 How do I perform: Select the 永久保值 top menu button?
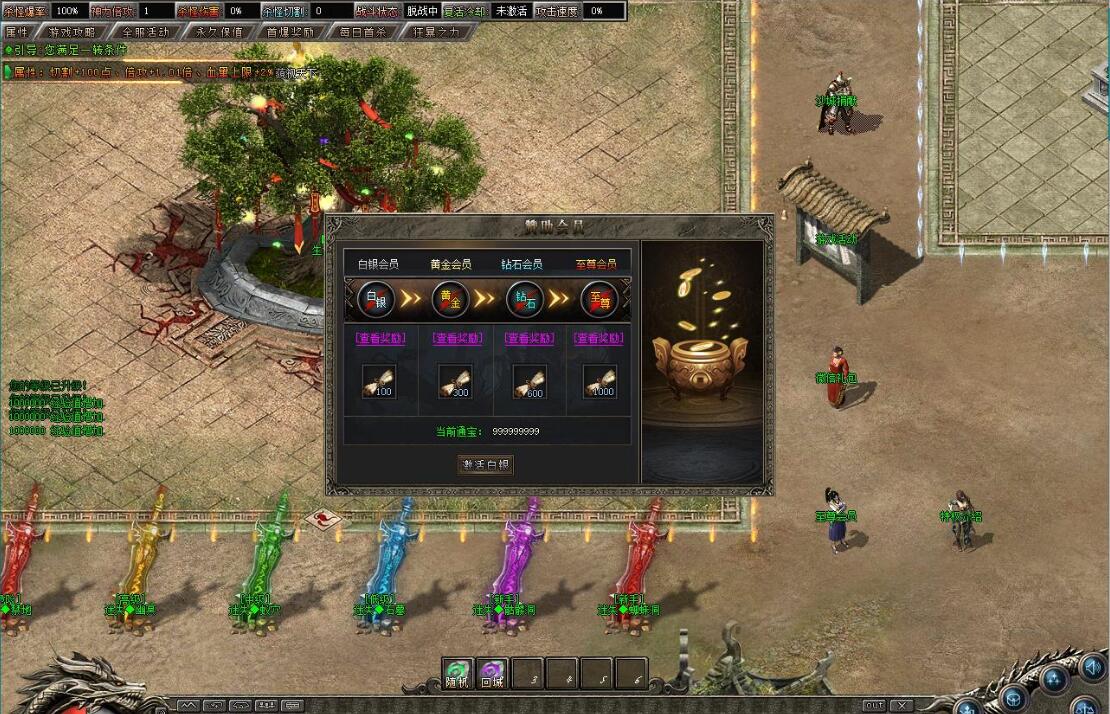218,31
